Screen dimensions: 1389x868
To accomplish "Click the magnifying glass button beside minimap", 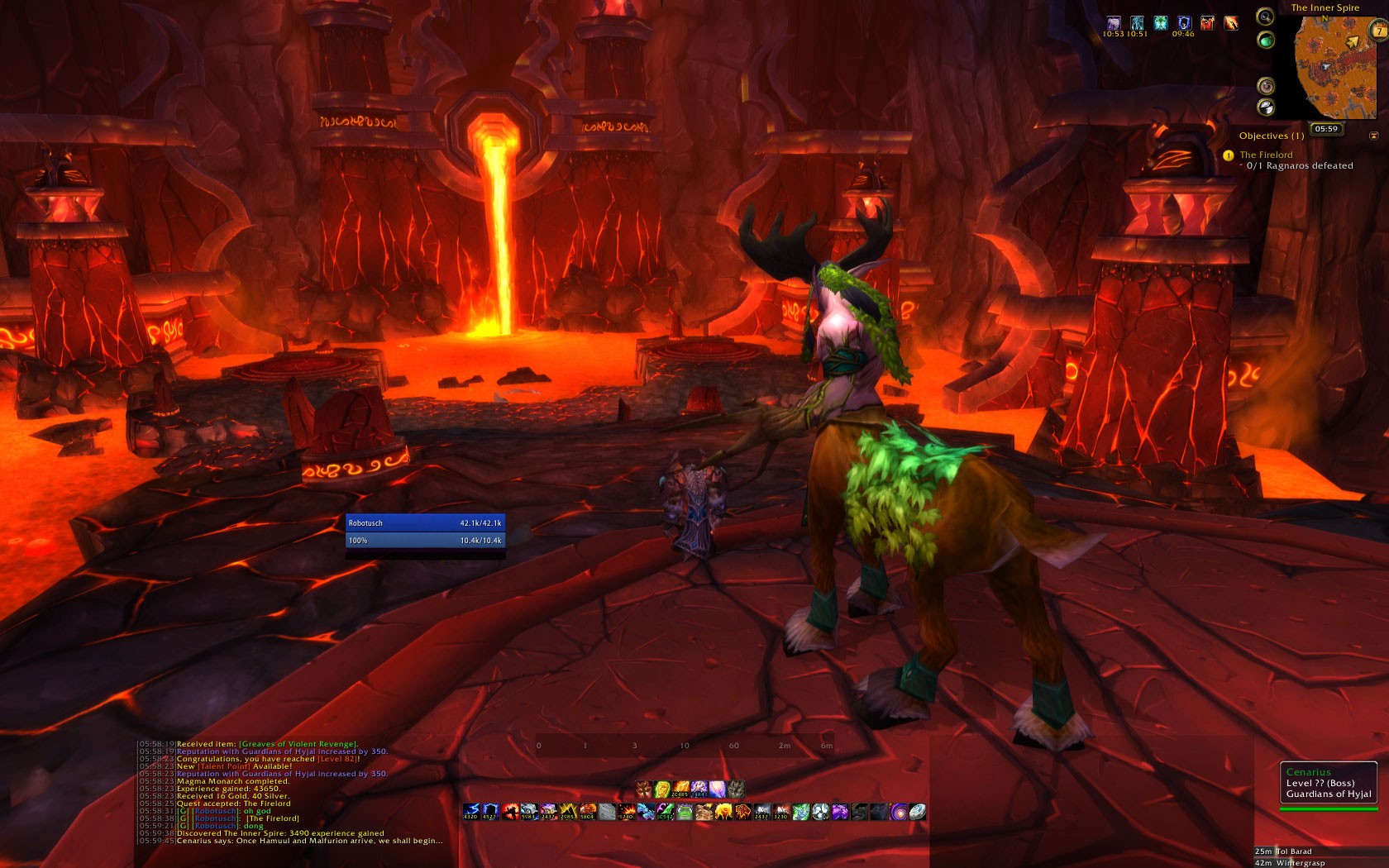I will coord(1265,16).
